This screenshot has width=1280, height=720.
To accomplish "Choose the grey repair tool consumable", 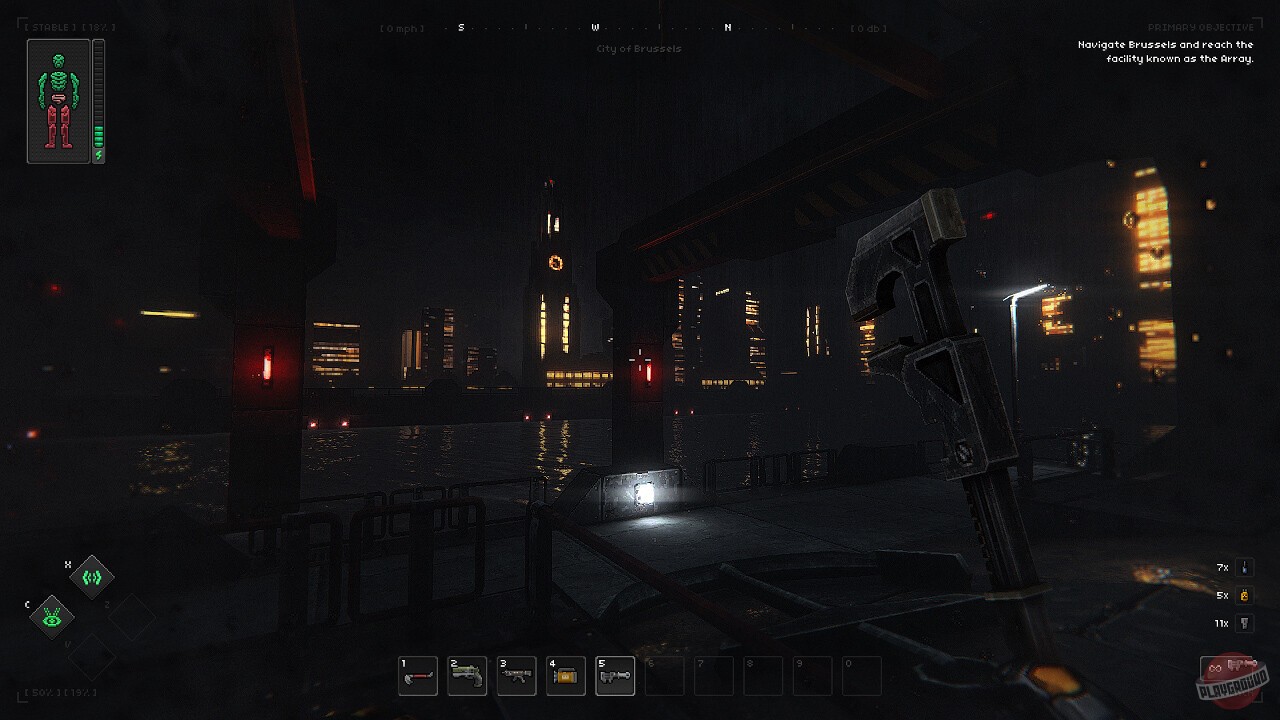I will [x=1244, y=623].
